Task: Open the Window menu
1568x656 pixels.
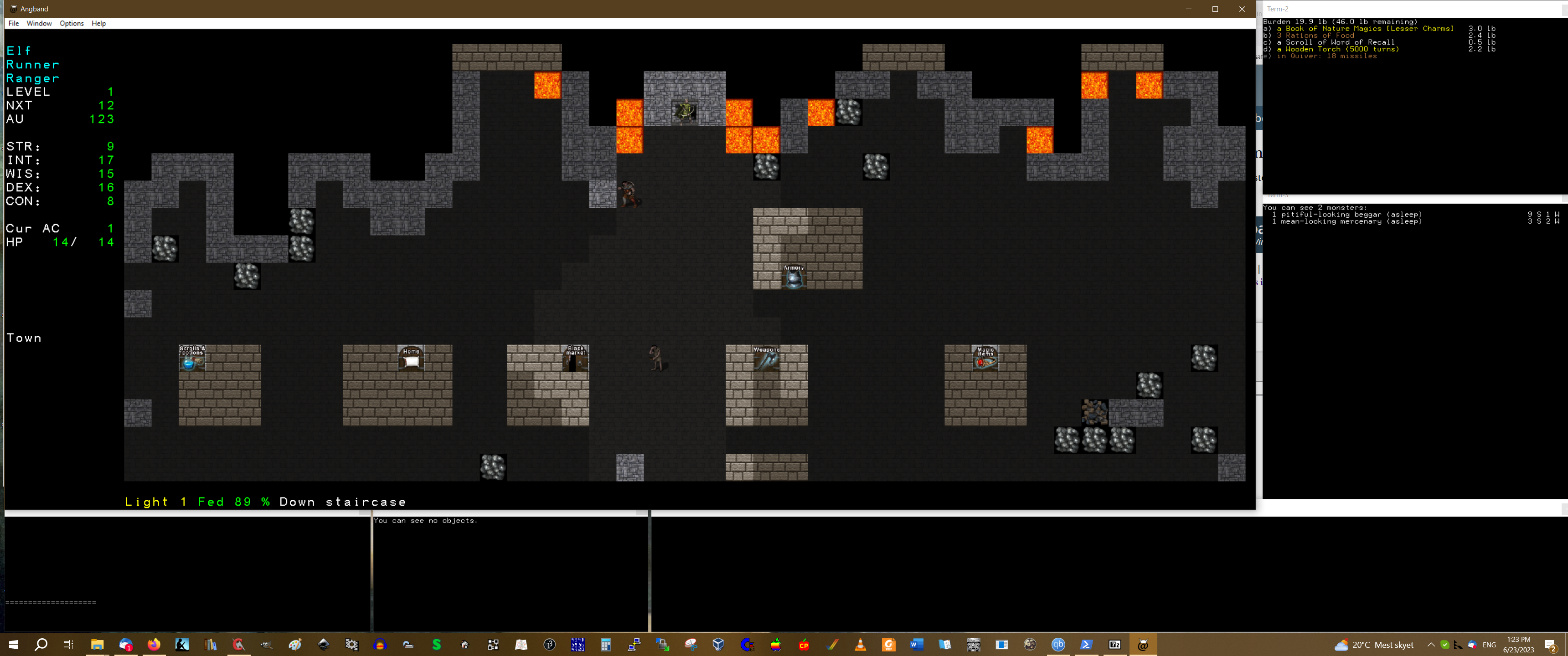Action: click(x=39, y=24)
